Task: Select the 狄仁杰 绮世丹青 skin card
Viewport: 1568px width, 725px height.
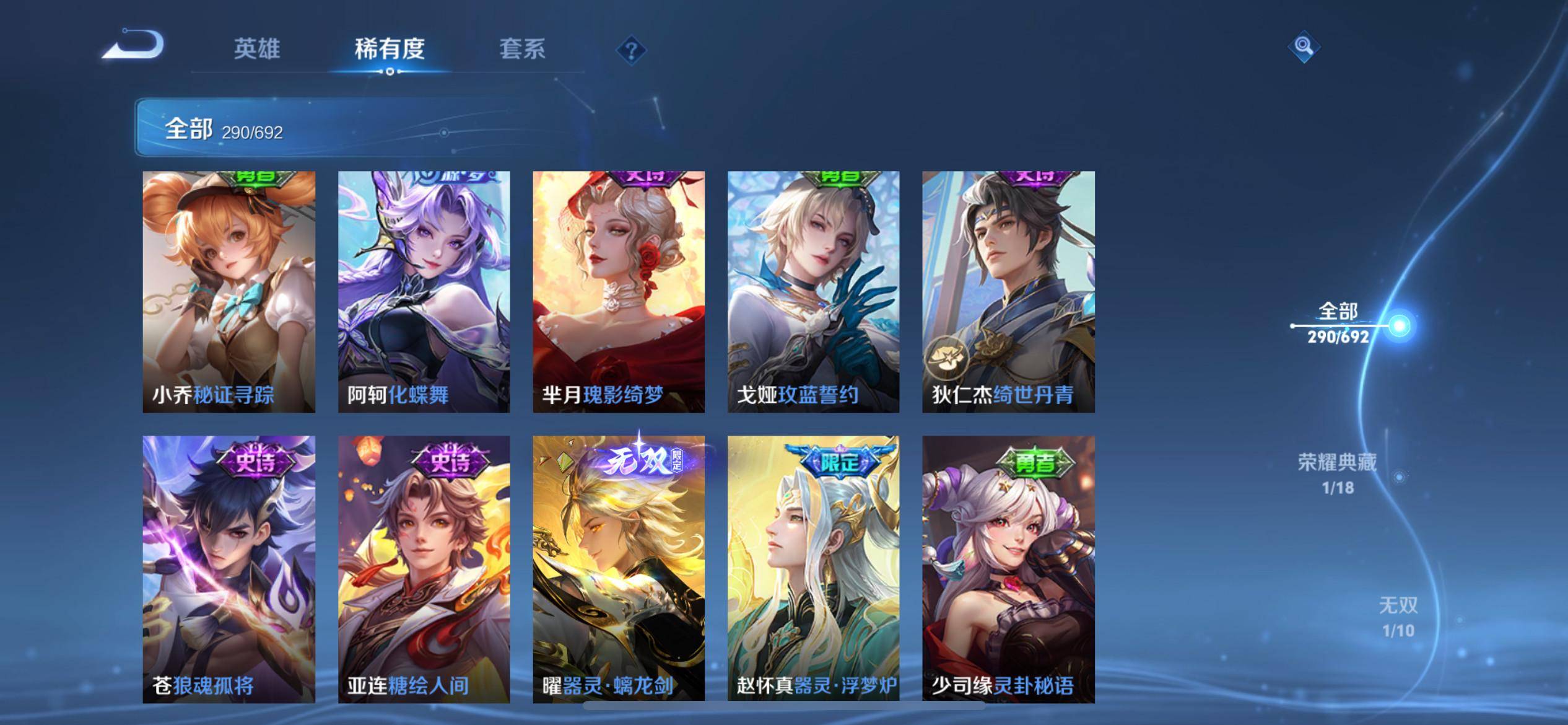Action: point(1008,291)
